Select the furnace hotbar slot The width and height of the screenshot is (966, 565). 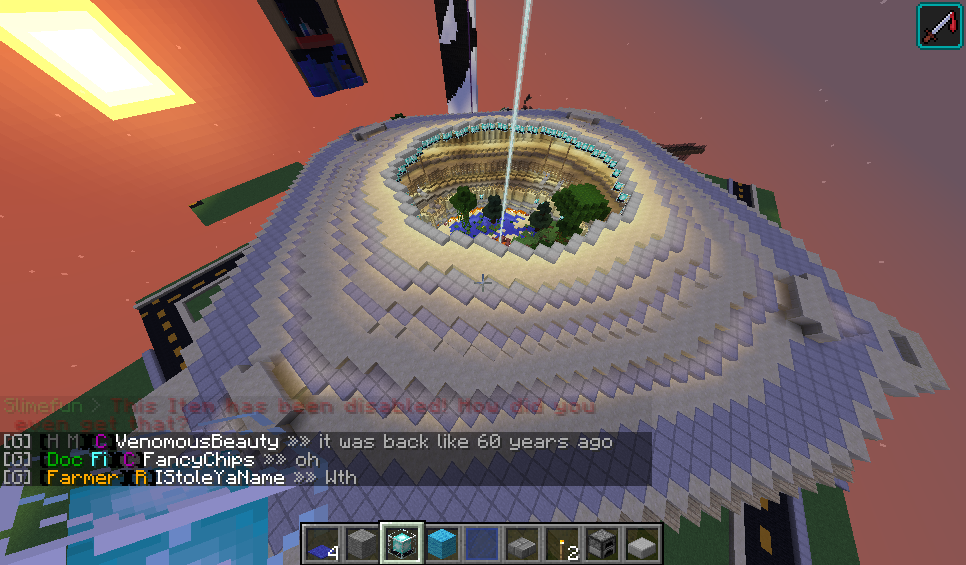(x=602, y=544)
